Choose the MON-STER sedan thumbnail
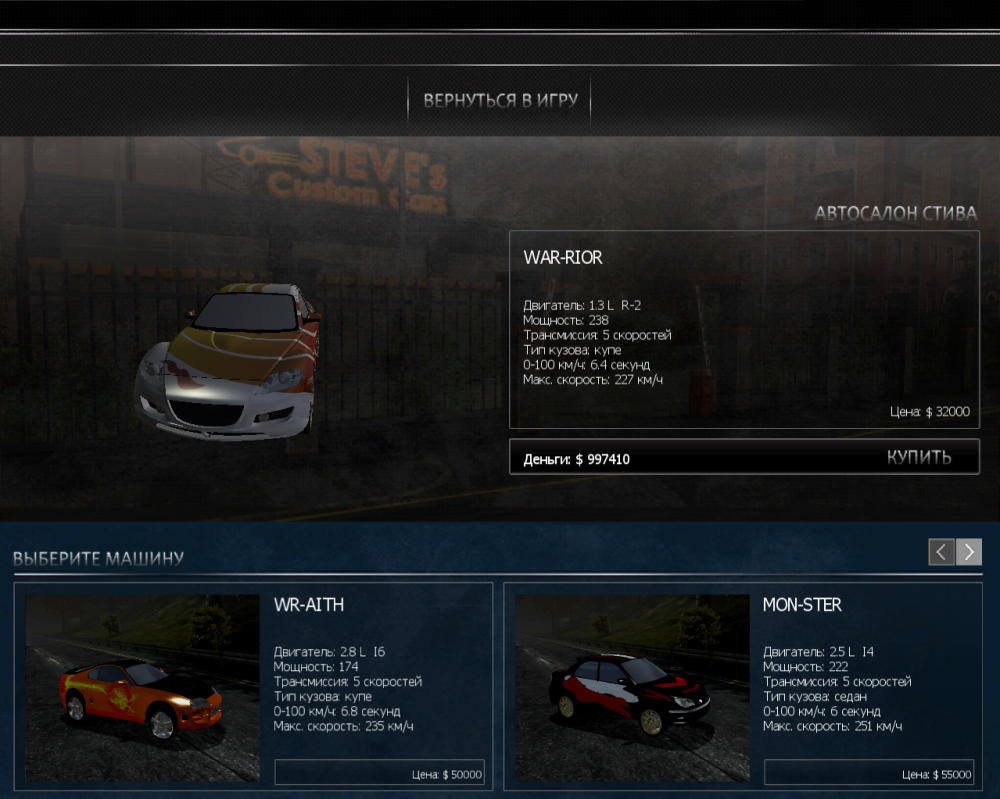Viewport: 1000px width, 799px height. coord(632,688)
